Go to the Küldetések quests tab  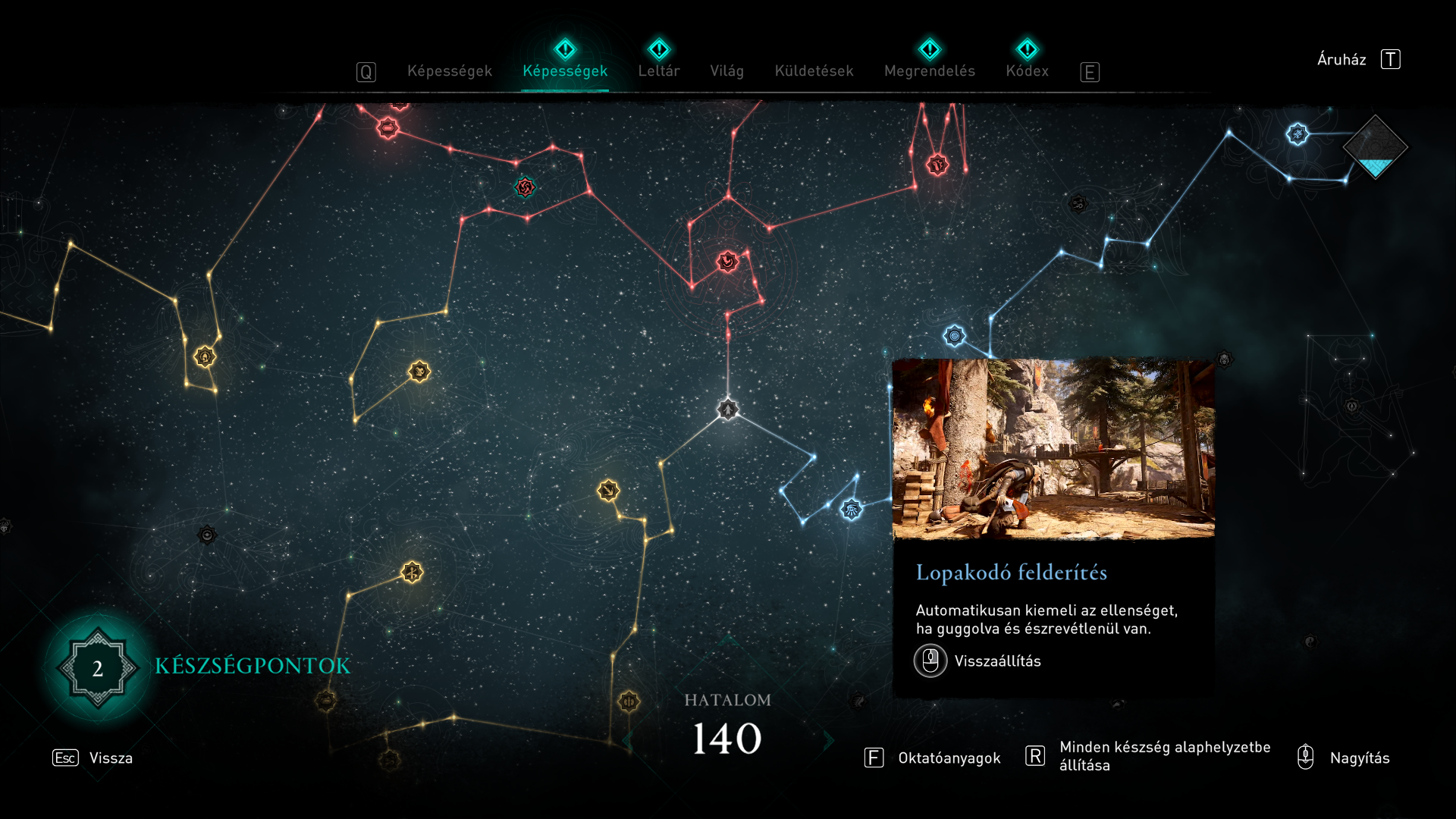[814, 71]
